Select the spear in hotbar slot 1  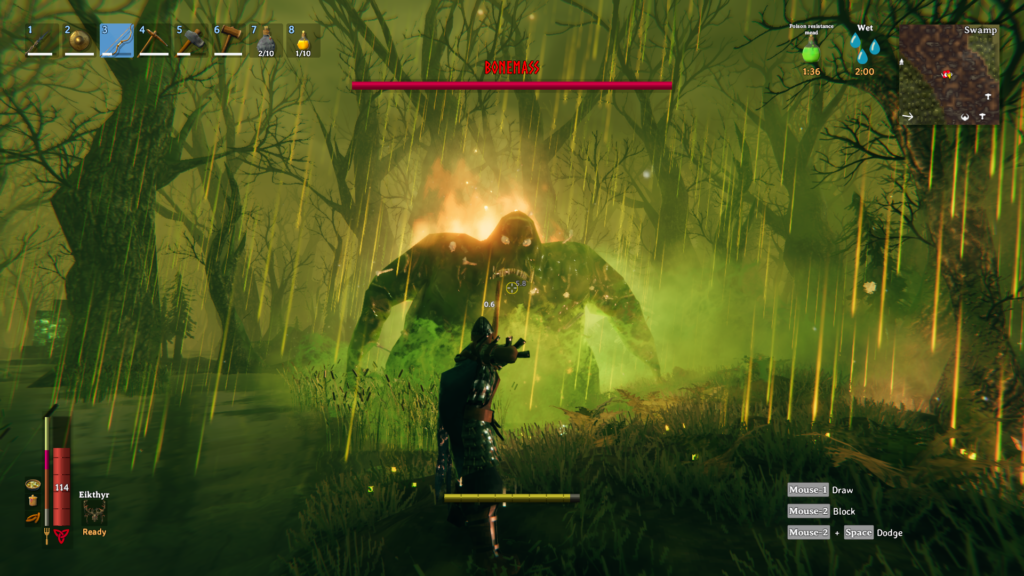(41, 41)
